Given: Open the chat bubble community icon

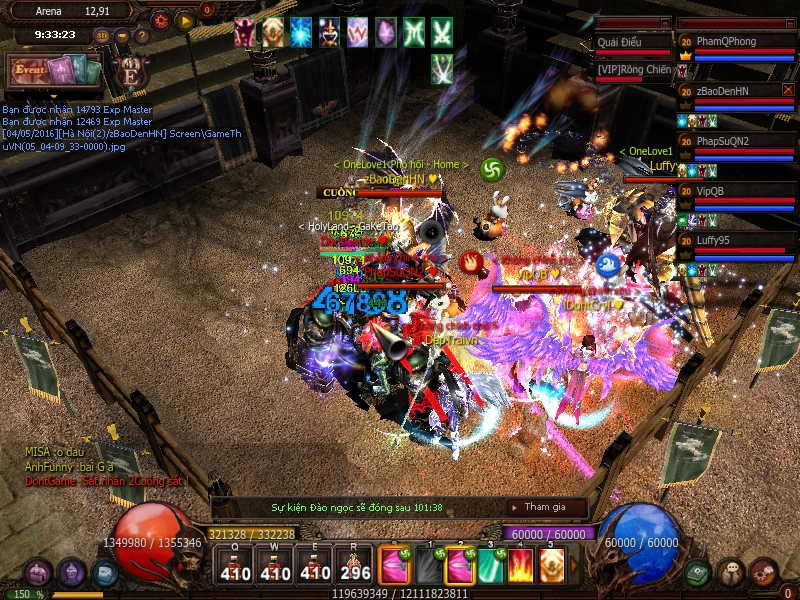Looking at the screenshot, I should (x=732, y=573).
